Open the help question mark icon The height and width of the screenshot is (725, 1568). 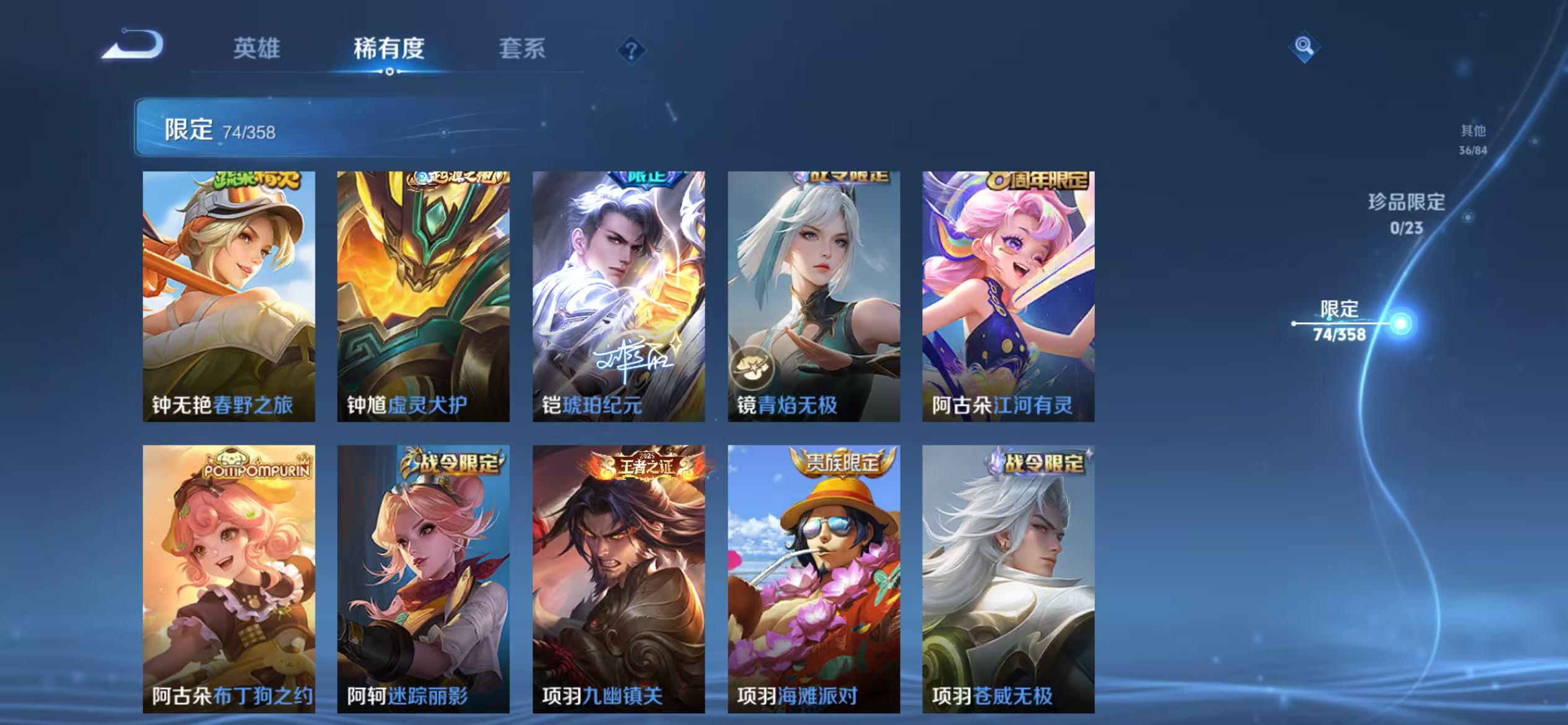pyautogui.click(x=630, y=50)
